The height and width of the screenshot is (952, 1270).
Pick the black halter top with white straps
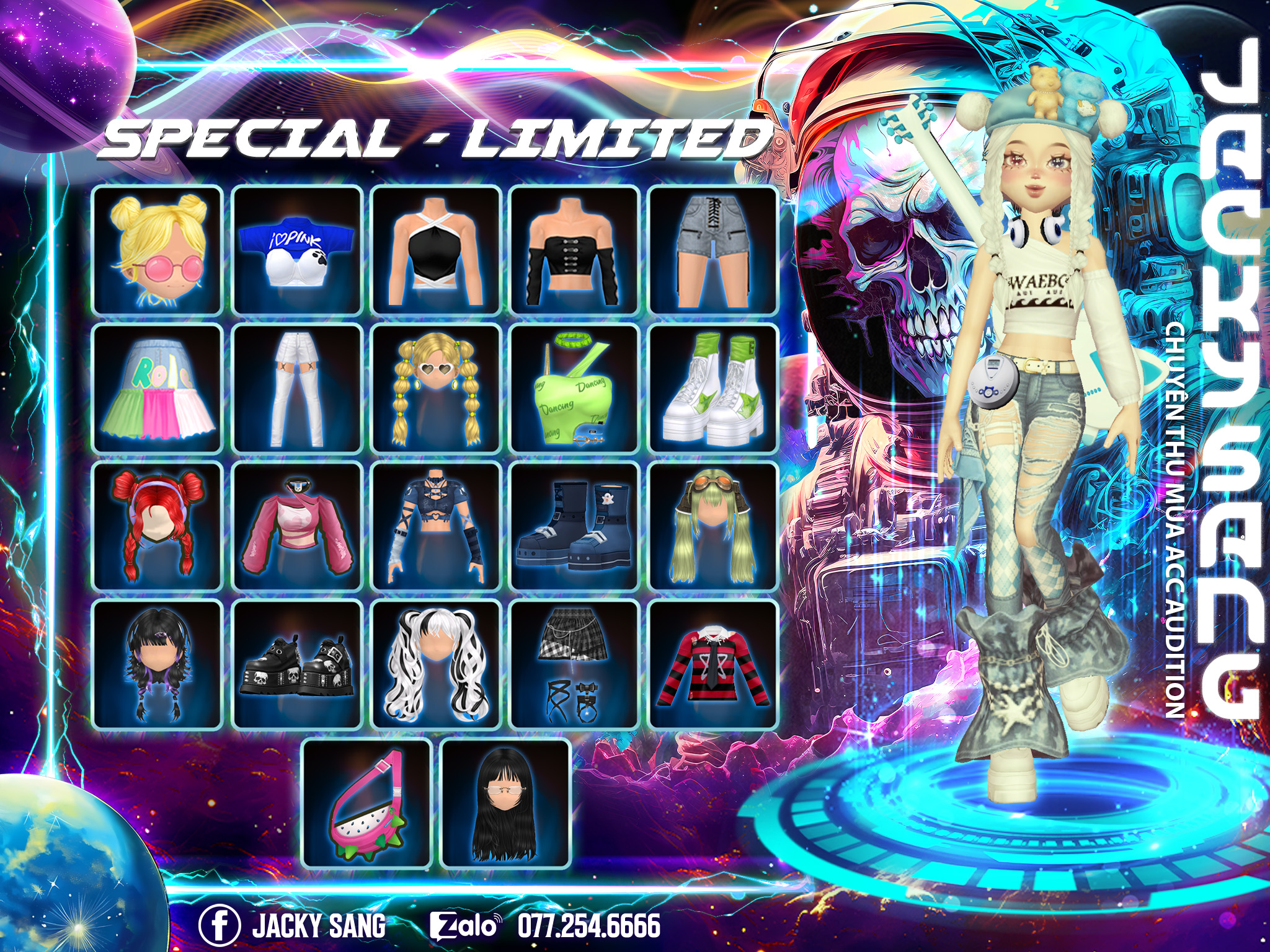(435, 250)
